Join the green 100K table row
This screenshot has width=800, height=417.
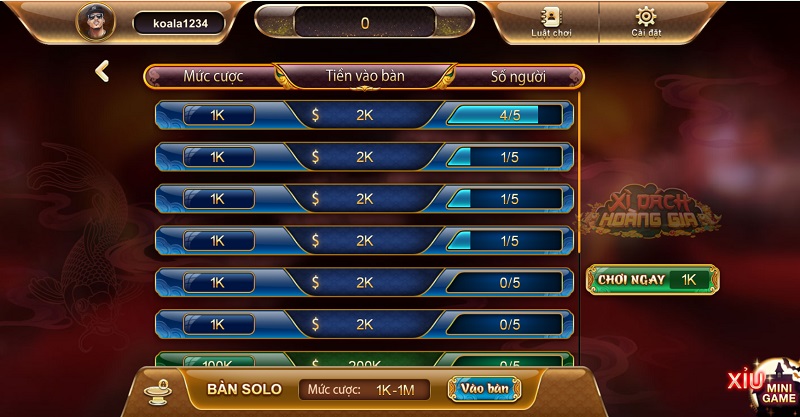[x=364, y=362]
